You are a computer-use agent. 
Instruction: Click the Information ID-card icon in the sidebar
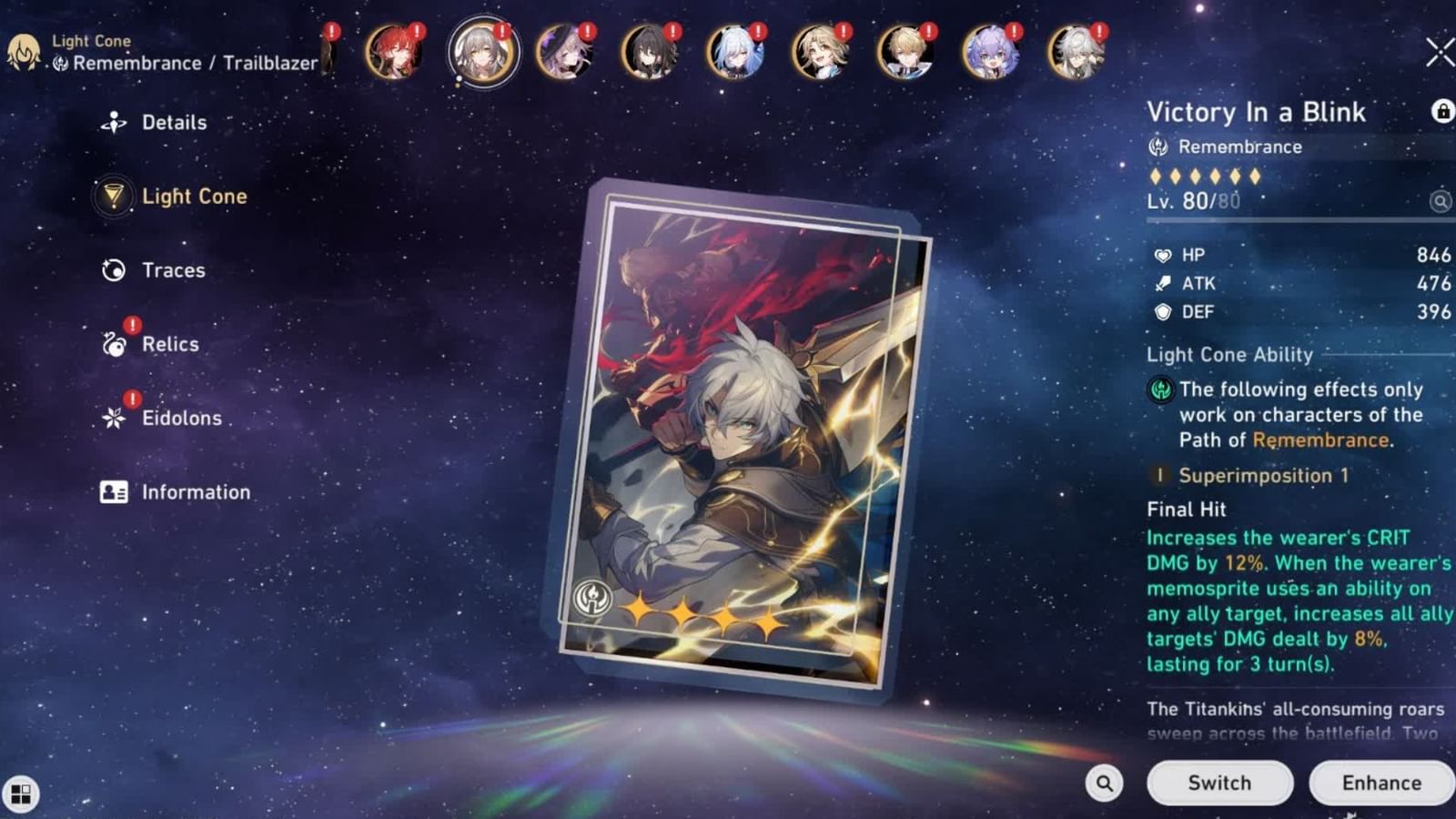tap(114, 491)
